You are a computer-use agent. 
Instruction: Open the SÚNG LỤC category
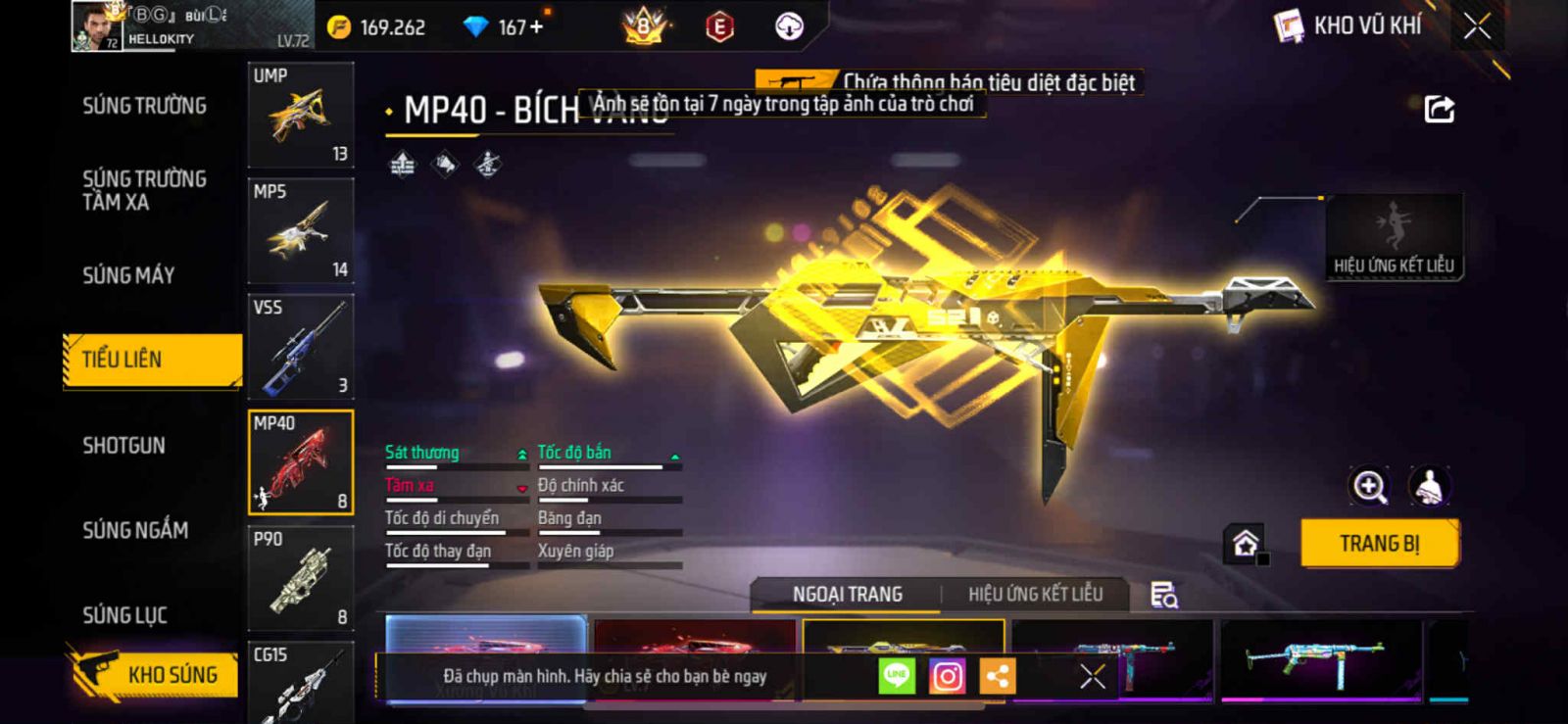(x=124, y=615)
